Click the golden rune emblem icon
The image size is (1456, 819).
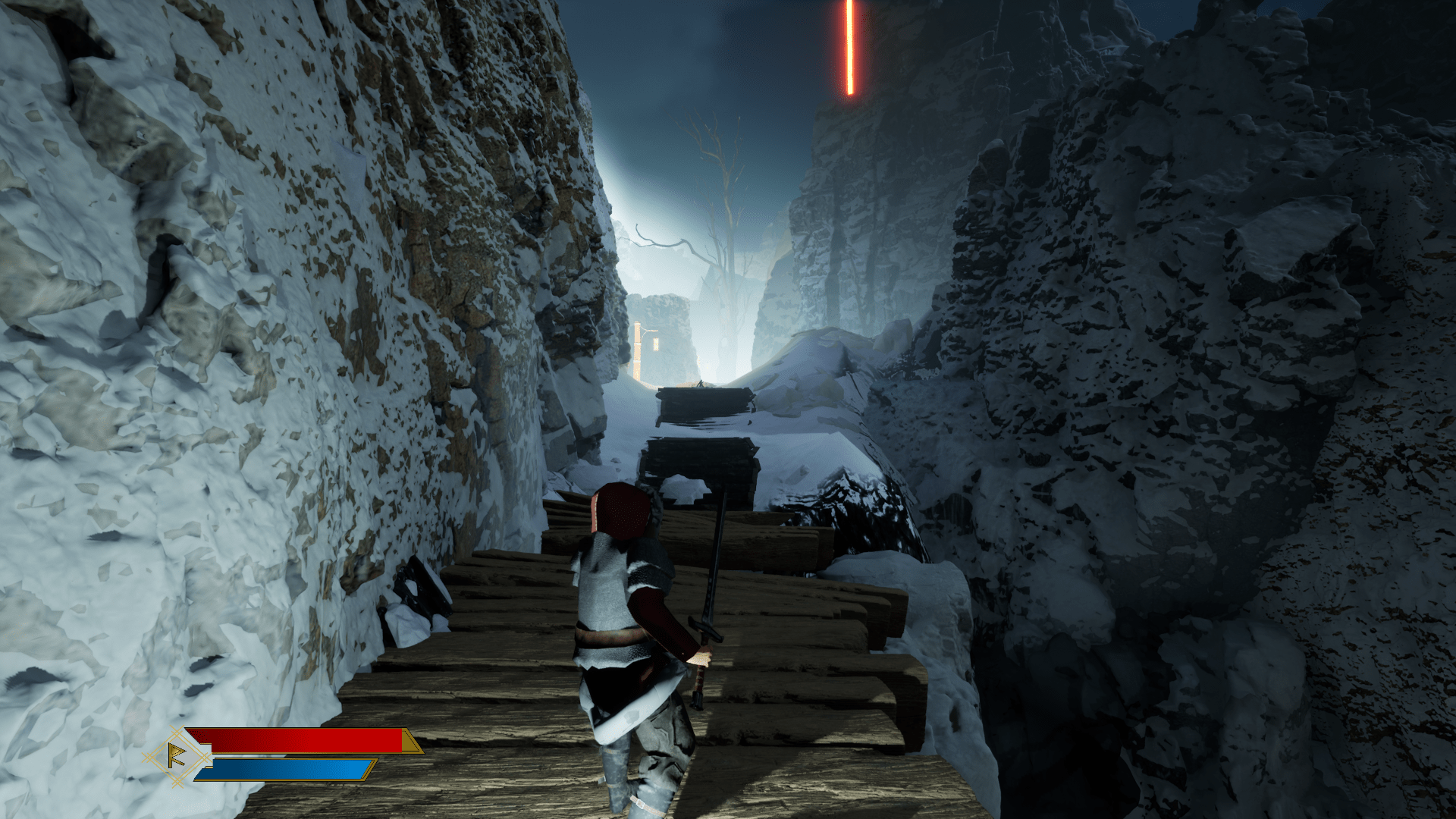click(x=177, y=756)
